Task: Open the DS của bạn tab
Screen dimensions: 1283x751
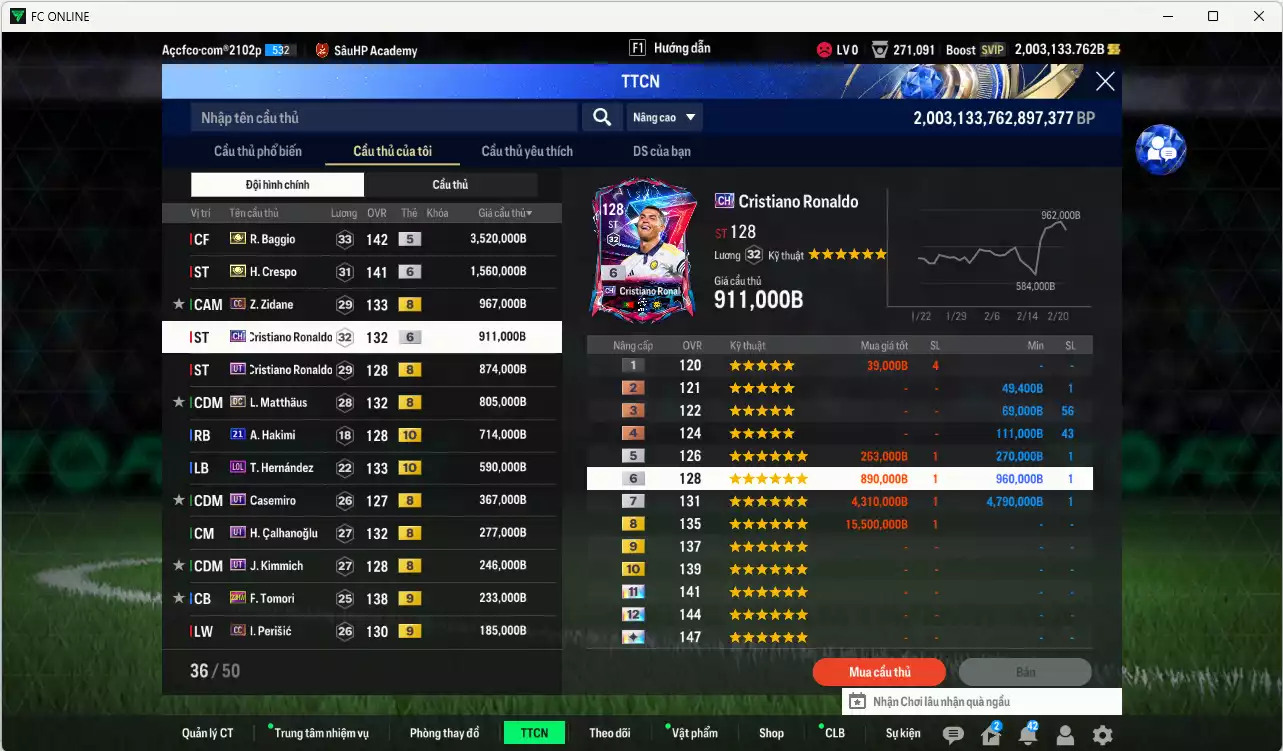Action: click(x=661, y=151)
